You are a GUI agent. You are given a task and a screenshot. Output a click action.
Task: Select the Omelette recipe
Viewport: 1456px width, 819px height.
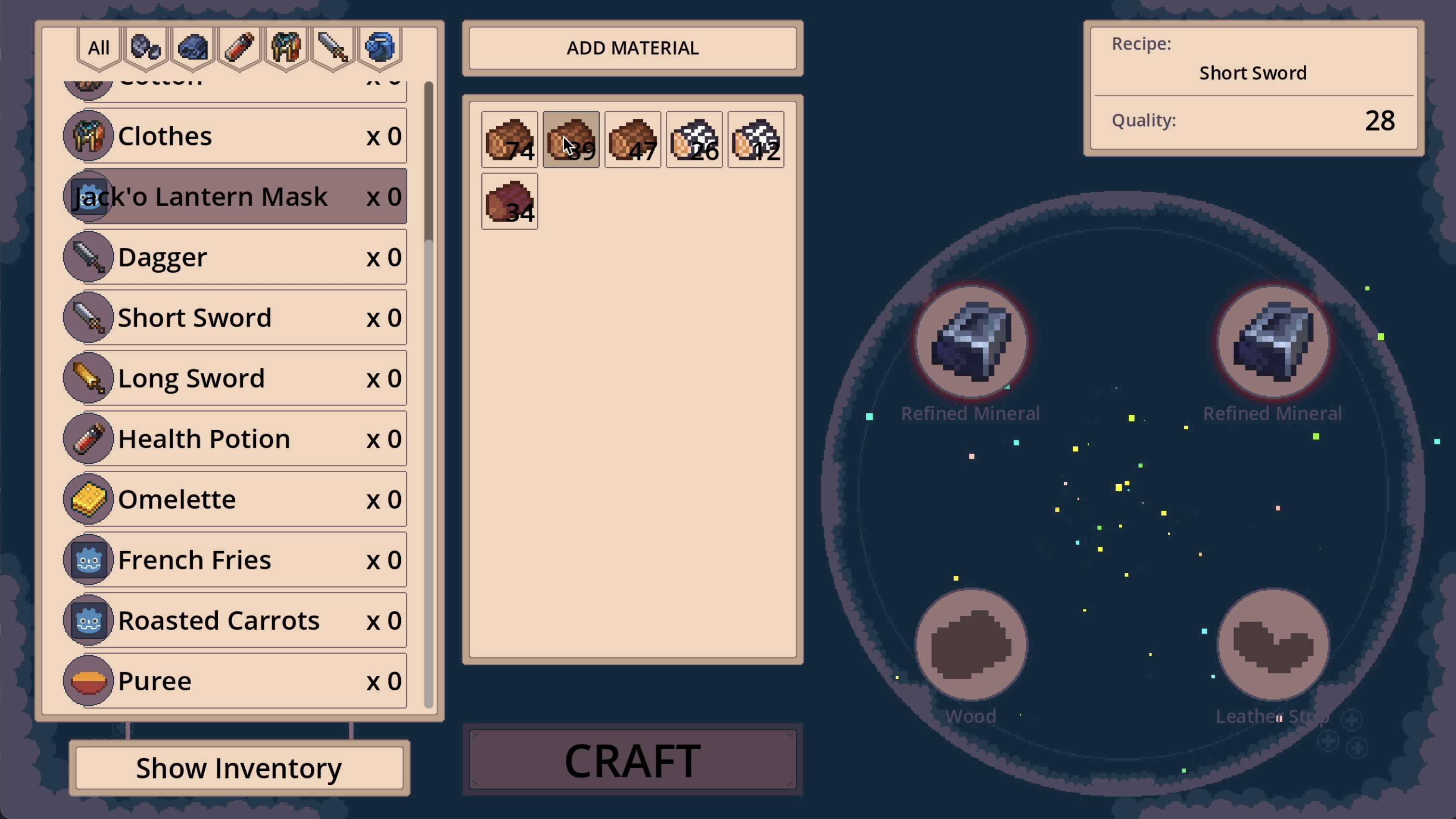235,499
